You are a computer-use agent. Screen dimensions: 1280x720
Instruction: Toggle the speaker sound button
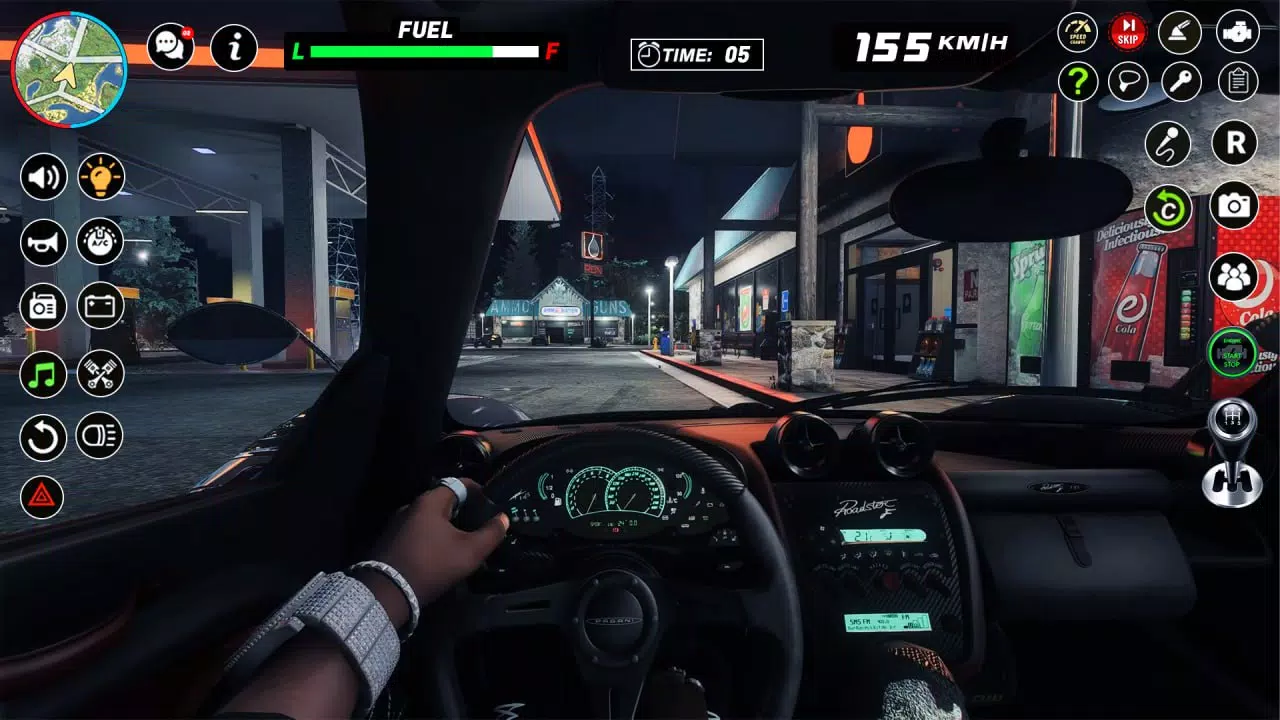point(44,177)
